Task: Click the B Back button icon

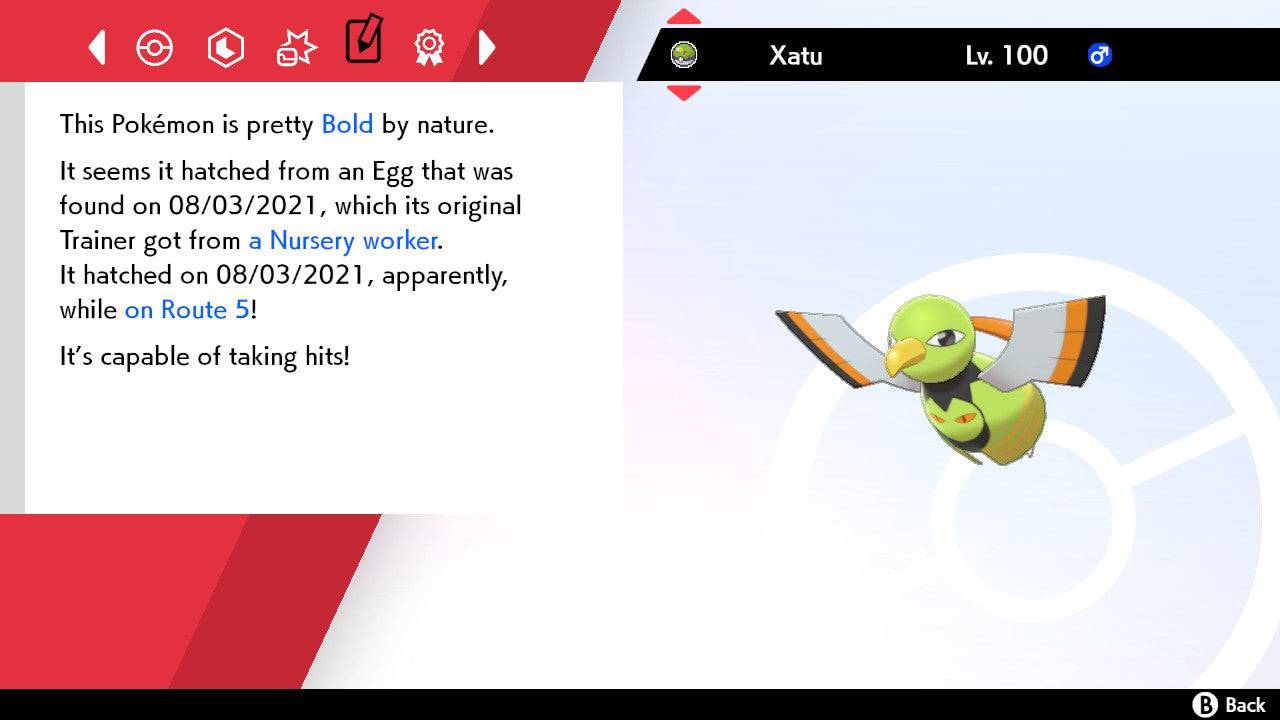Action: (x=1207, y=703)
